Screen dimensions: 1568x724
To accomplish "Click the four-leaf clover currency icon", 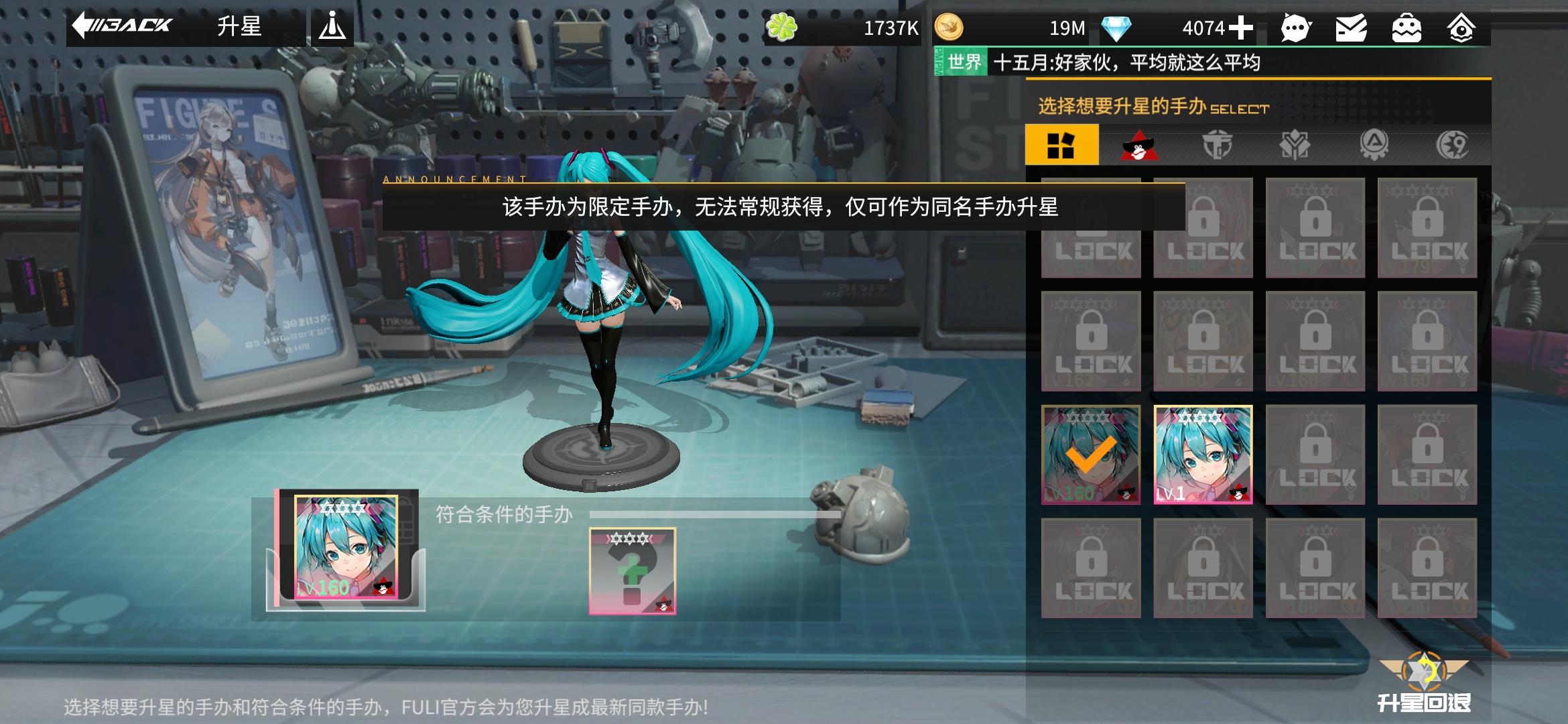I will 783,27.
